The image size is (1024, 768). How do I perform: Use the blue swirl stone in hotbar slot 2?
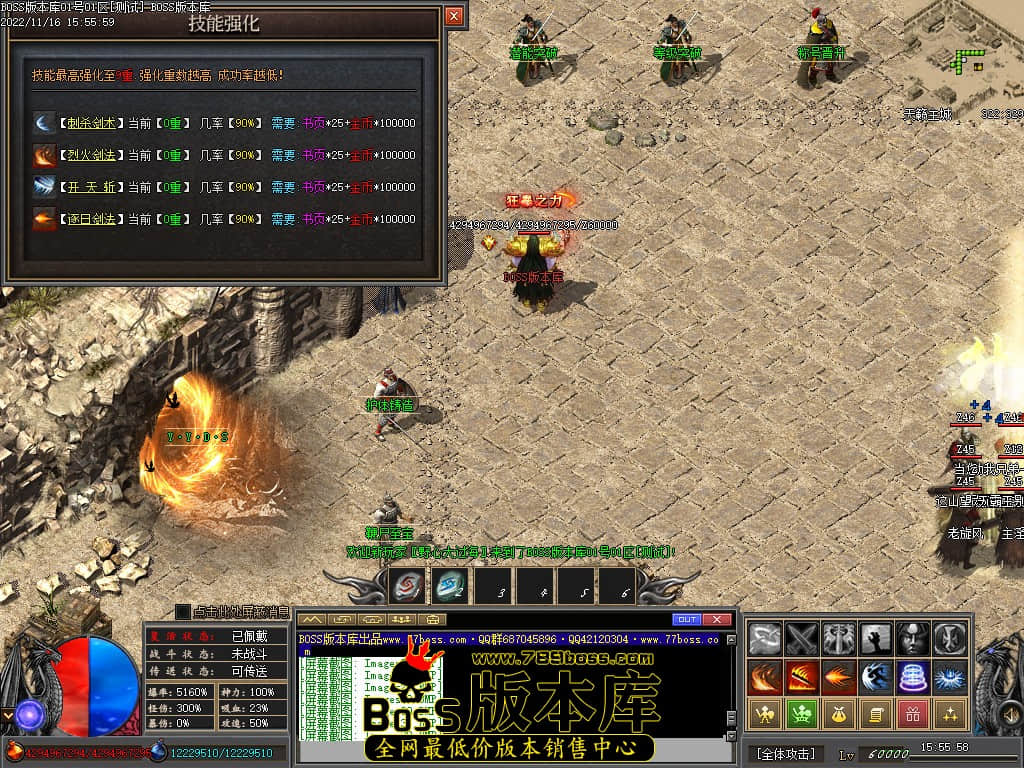pos(449,586)
